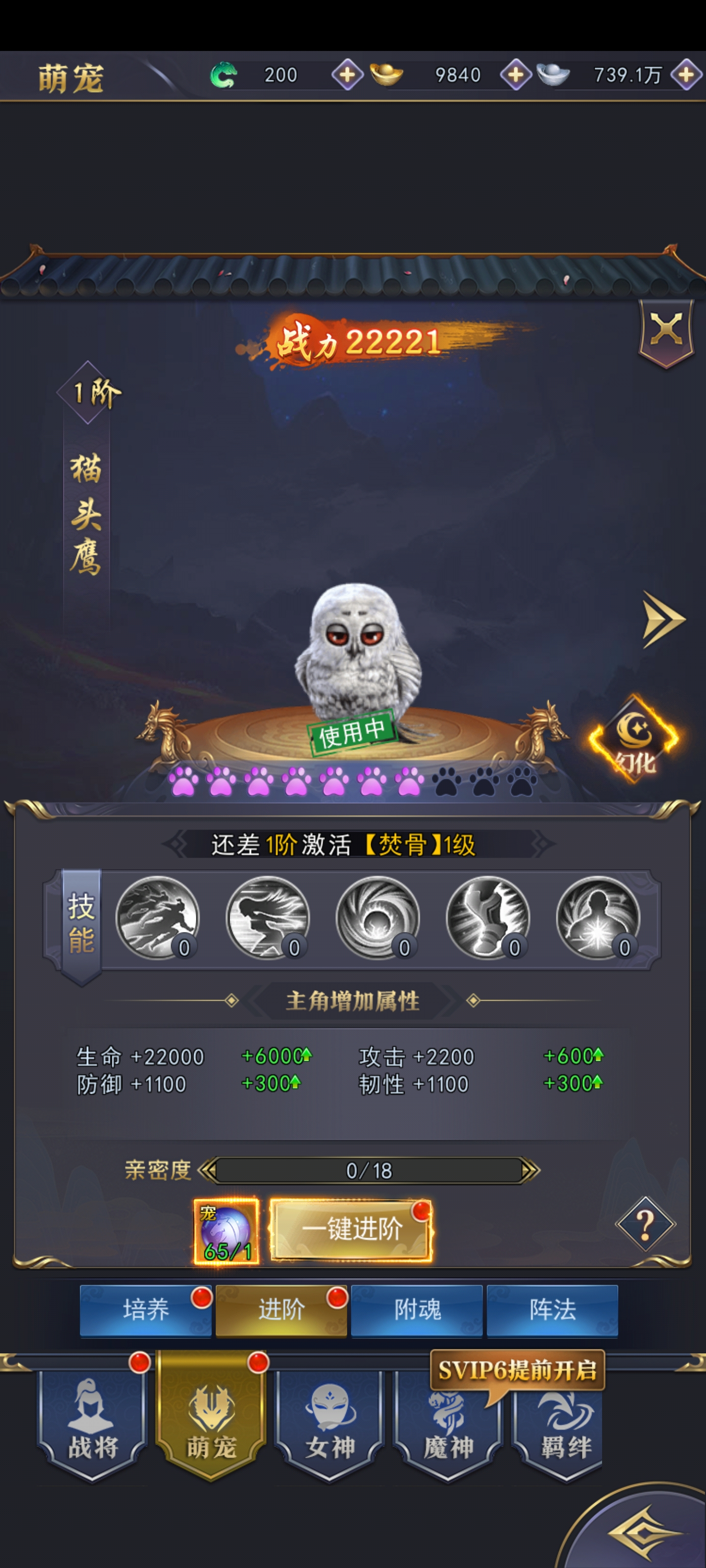Select the pet orb item showing 65/1

click(x=227, y=1231)
